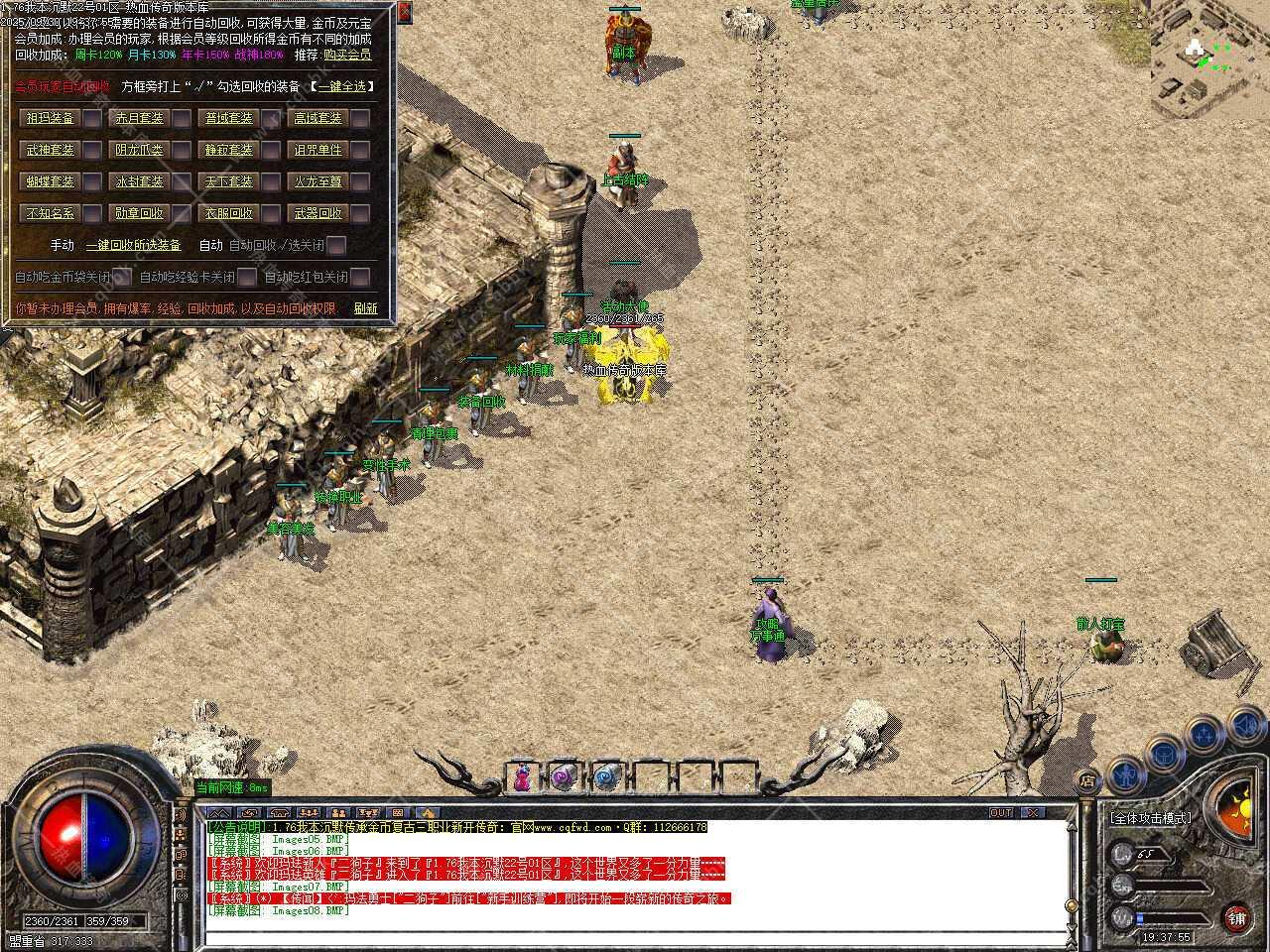Viewport: 1270px width, 952px height.
Task: Tick the checkbox beside 赤月套装
Action: [182, 119]
